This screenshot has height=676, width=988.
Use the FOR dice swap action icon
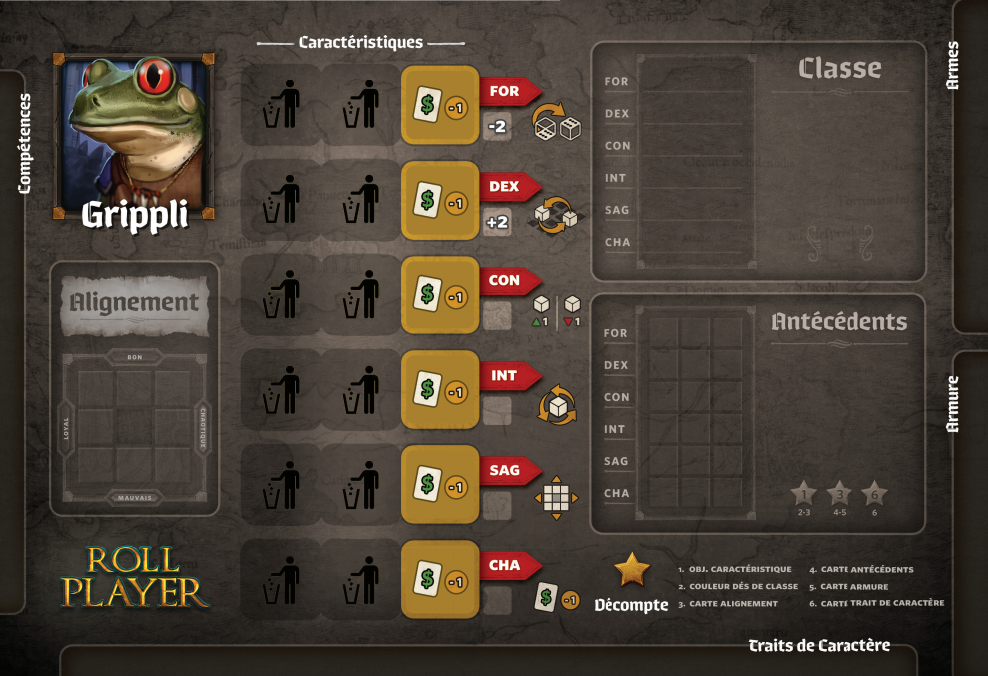[556, 122]
